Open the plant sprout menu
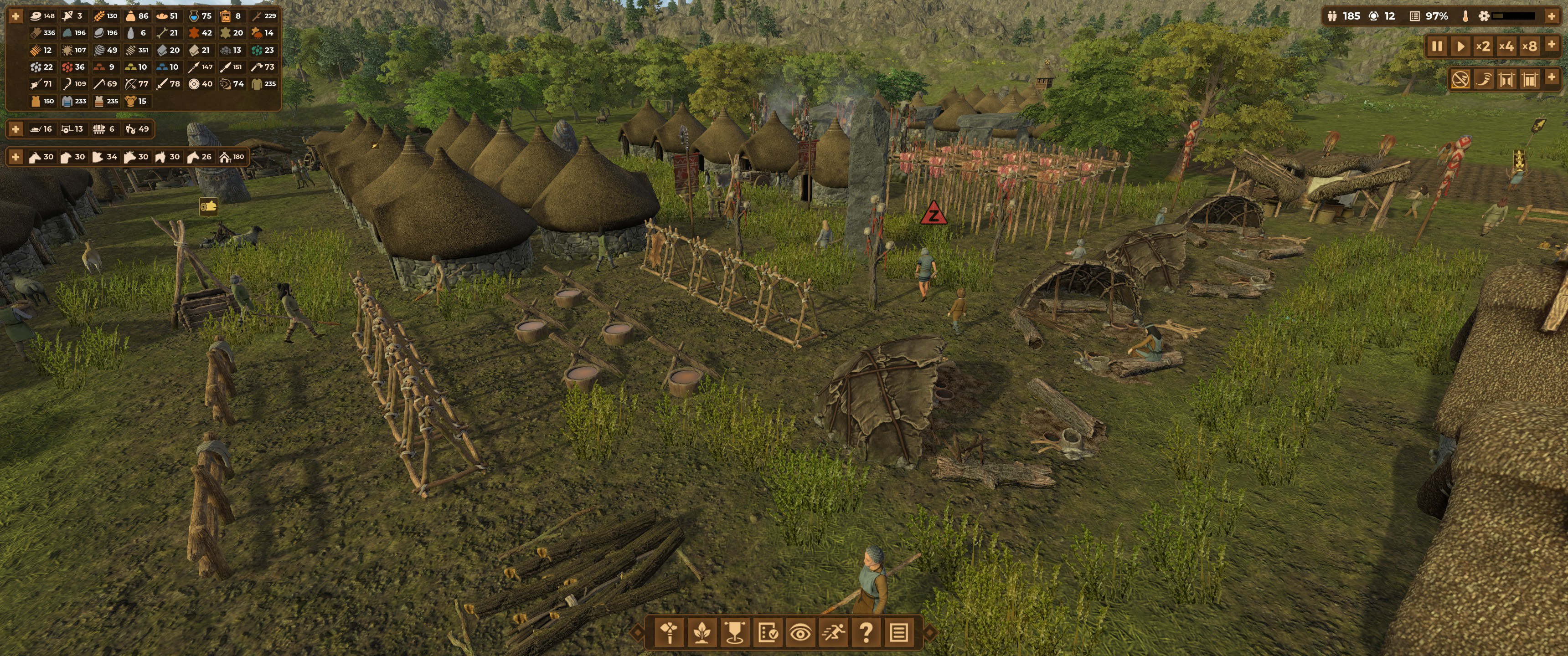The height and width of the screenshot is (656, 1568). click(702, 633)
